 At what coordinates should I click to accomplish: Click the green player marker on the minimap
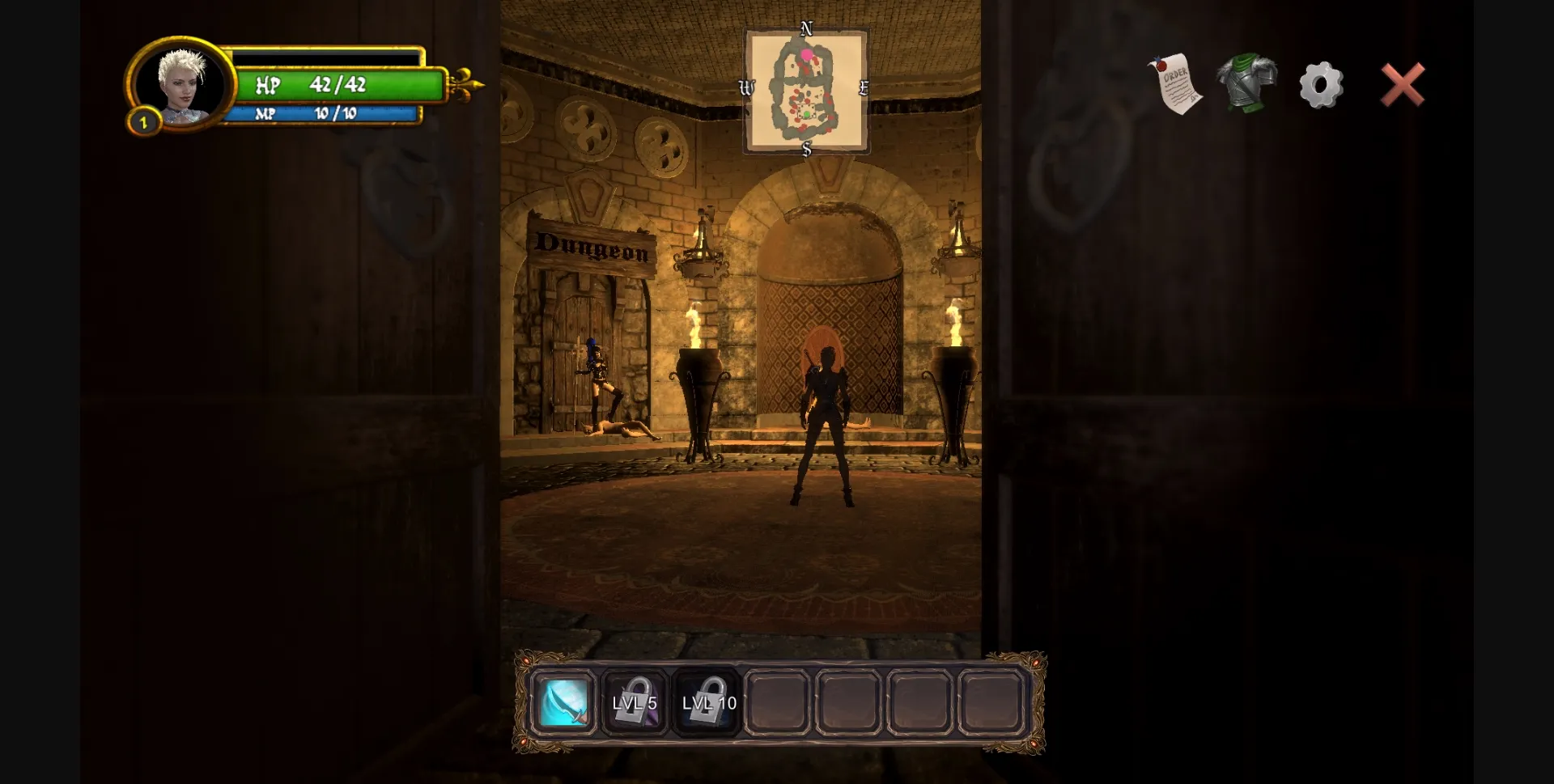(x=806, y=114)
